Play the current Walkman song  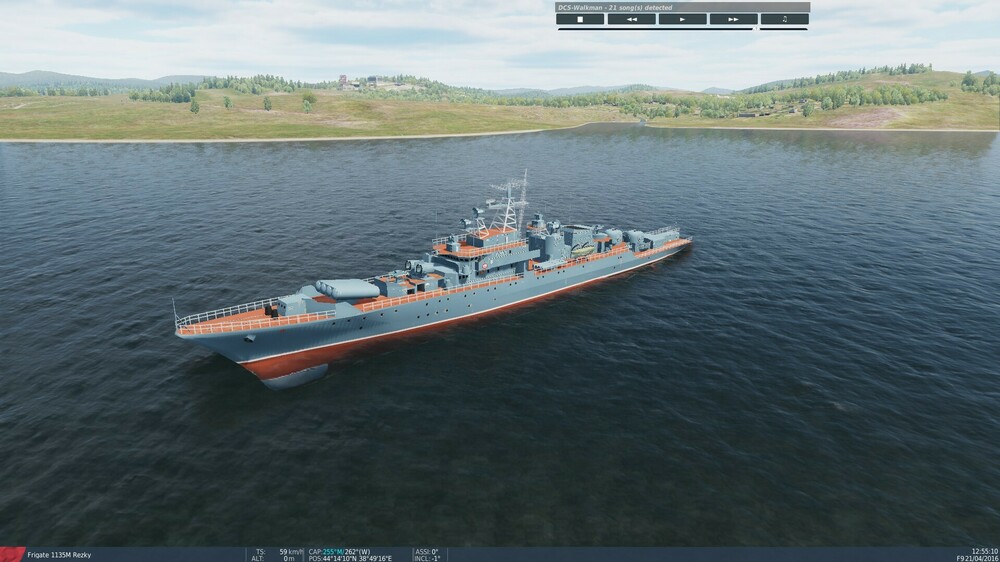click(683, 19)
